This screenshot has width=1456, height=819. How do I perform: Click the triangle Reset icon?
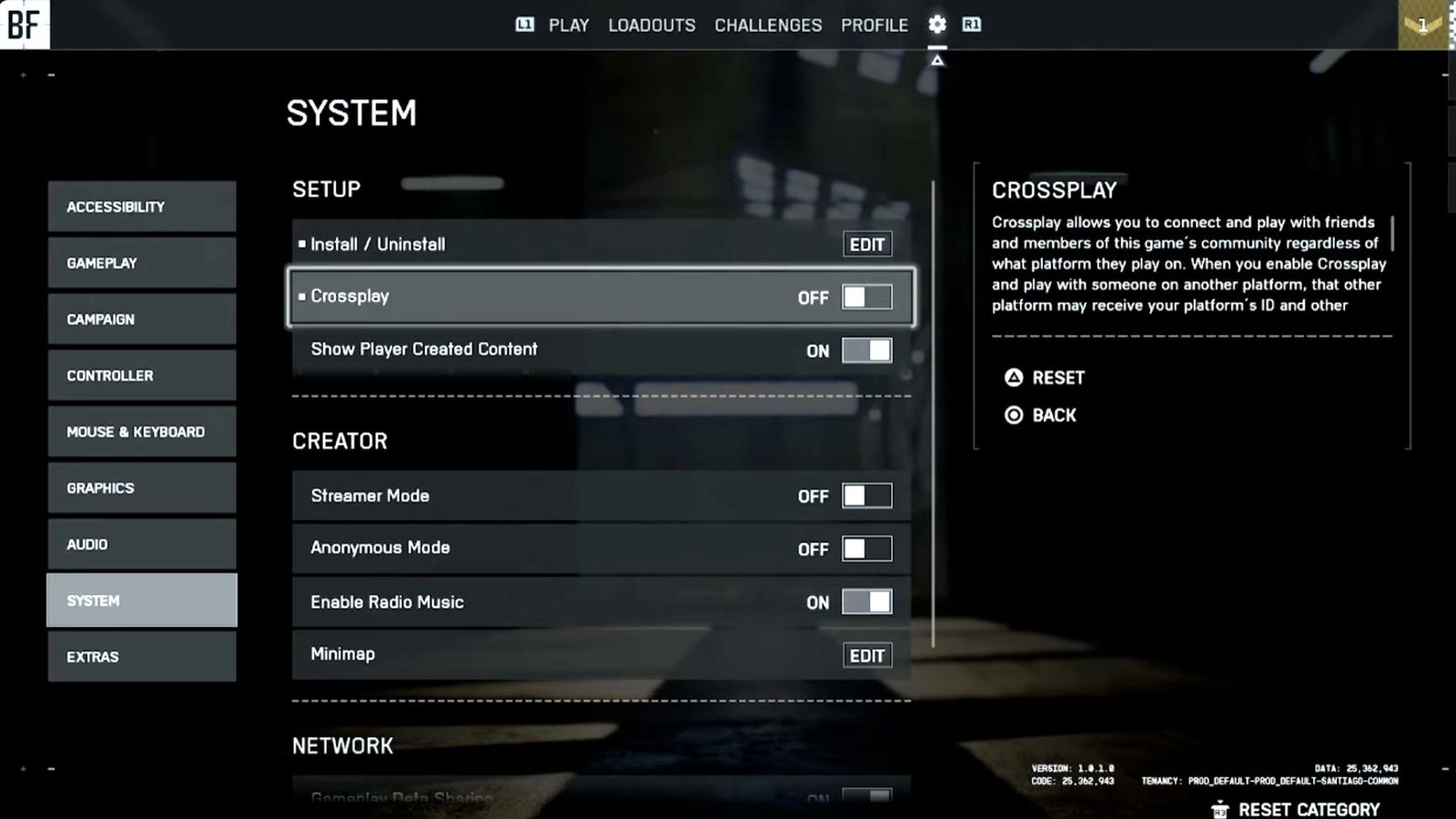[x=1014, y=378]
